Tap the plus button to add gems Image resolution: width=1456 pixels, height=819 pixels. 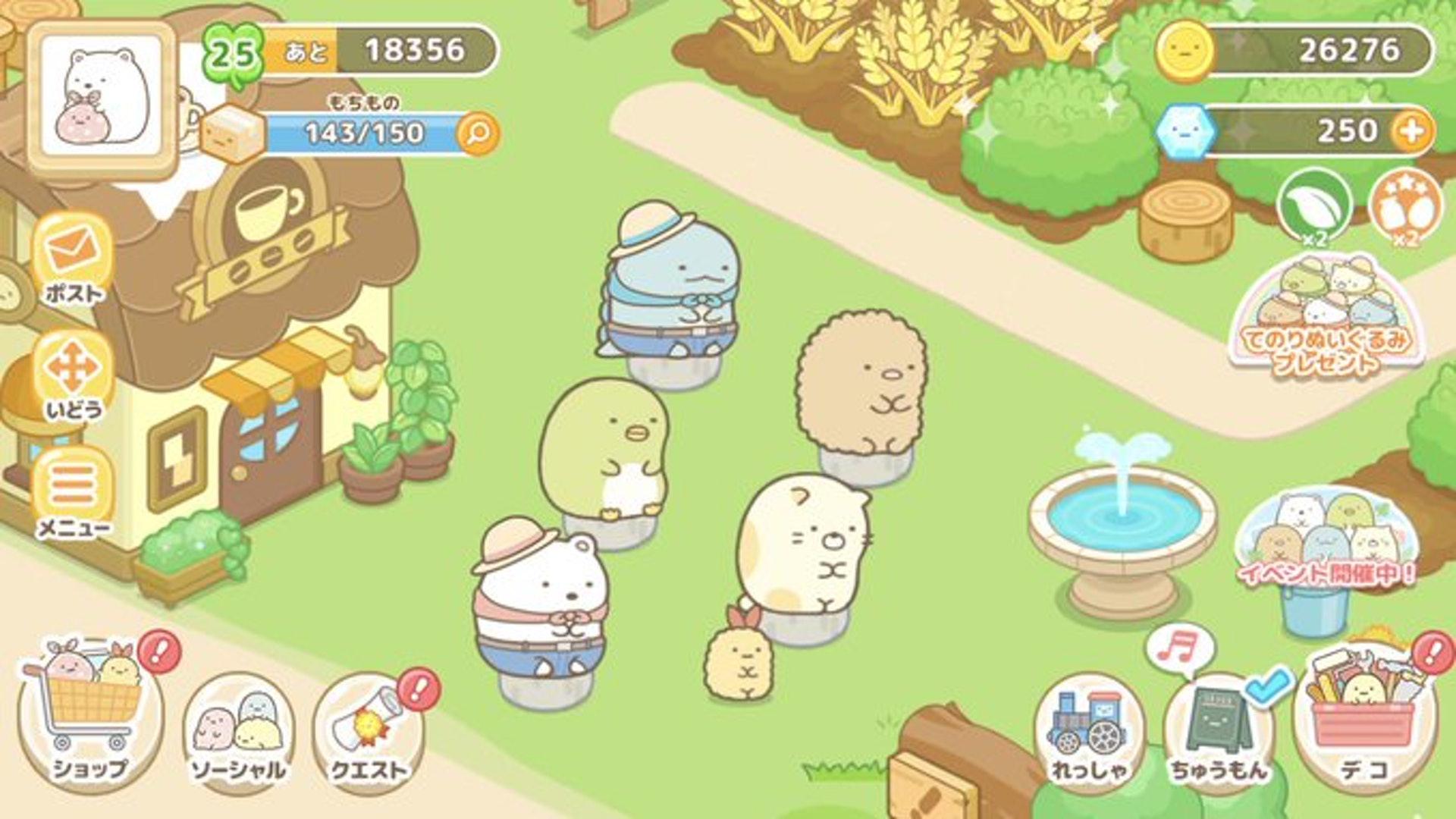tap(1411, 131)
